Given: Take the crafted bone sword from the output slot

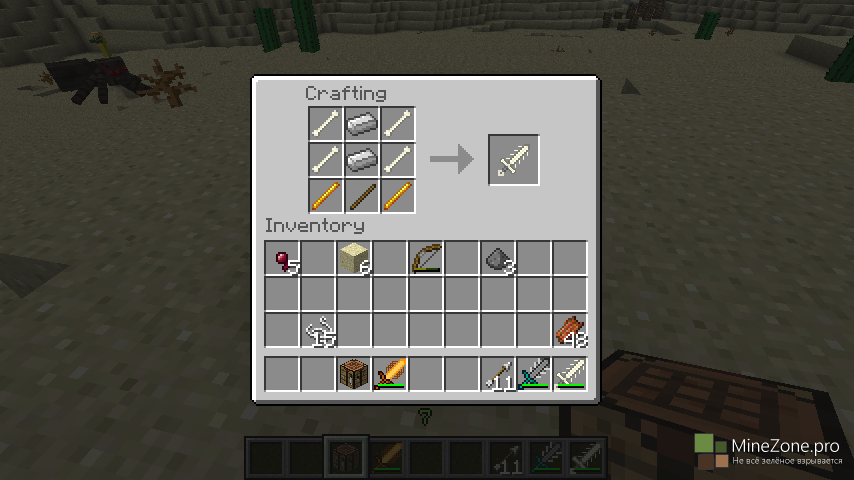Looking at the screenshot, I should coord(514,160).
